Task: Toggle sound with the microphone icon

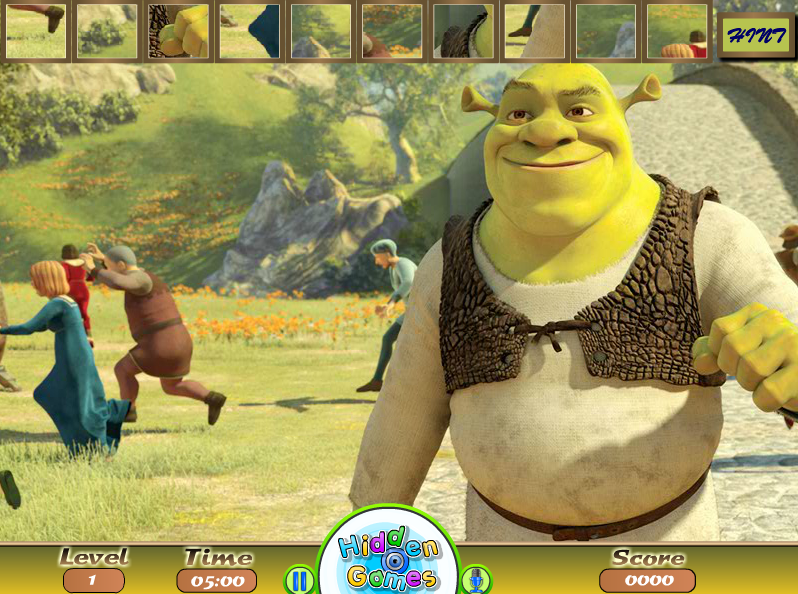Action: tap(476, 579)
